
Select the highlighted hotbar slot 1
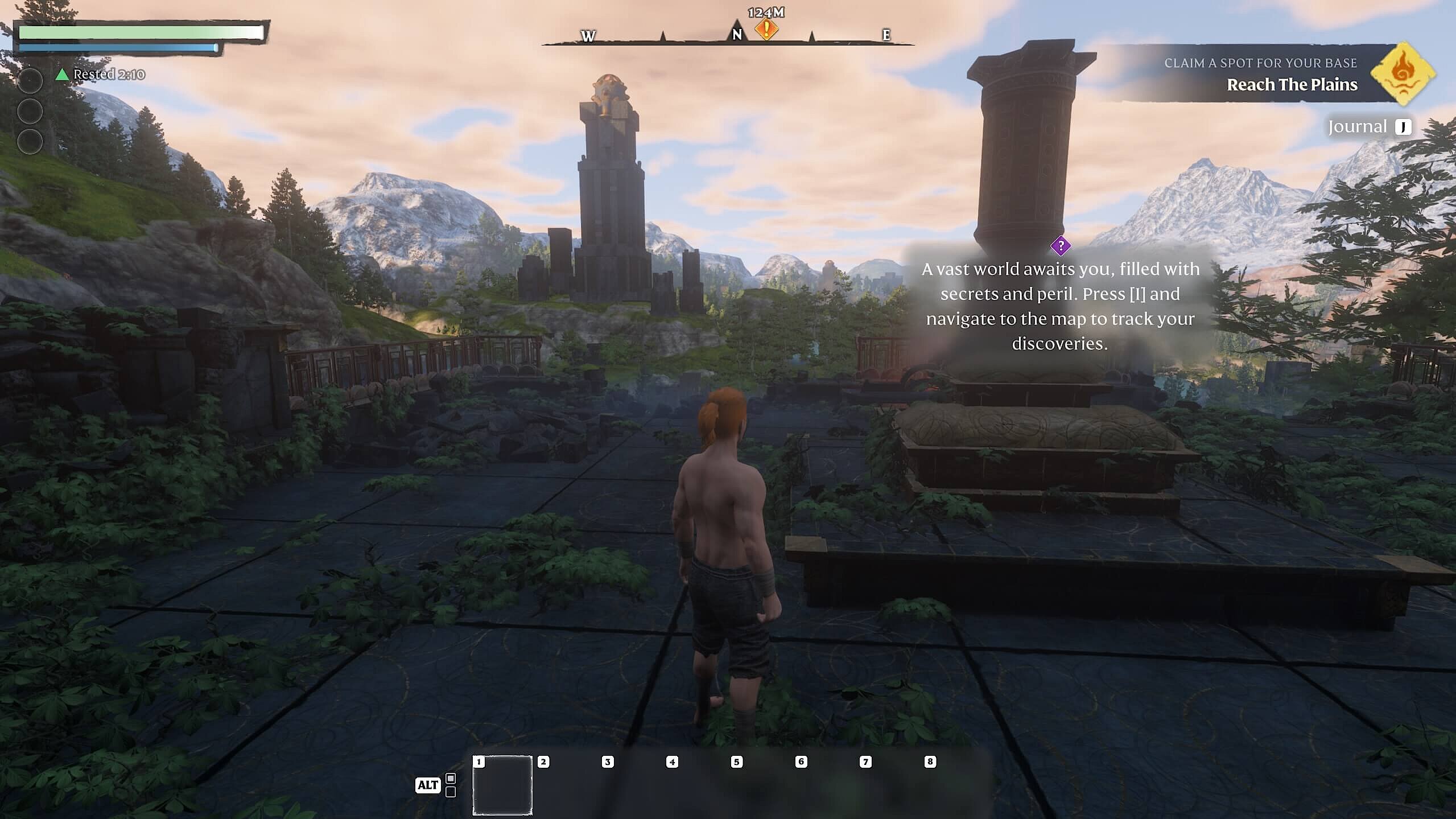click(502, 786)
